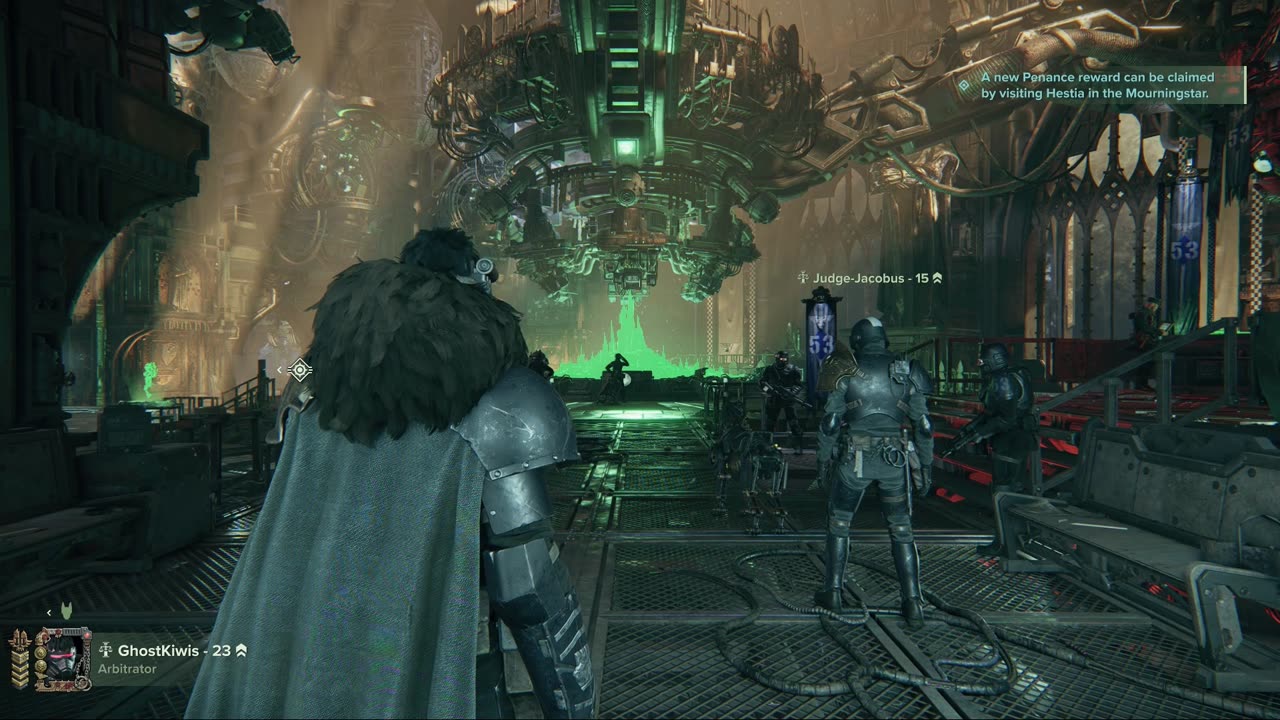Click the diamond waypoint marker
This screenshot has height=720, width=1280.
[x=299, y=370]
